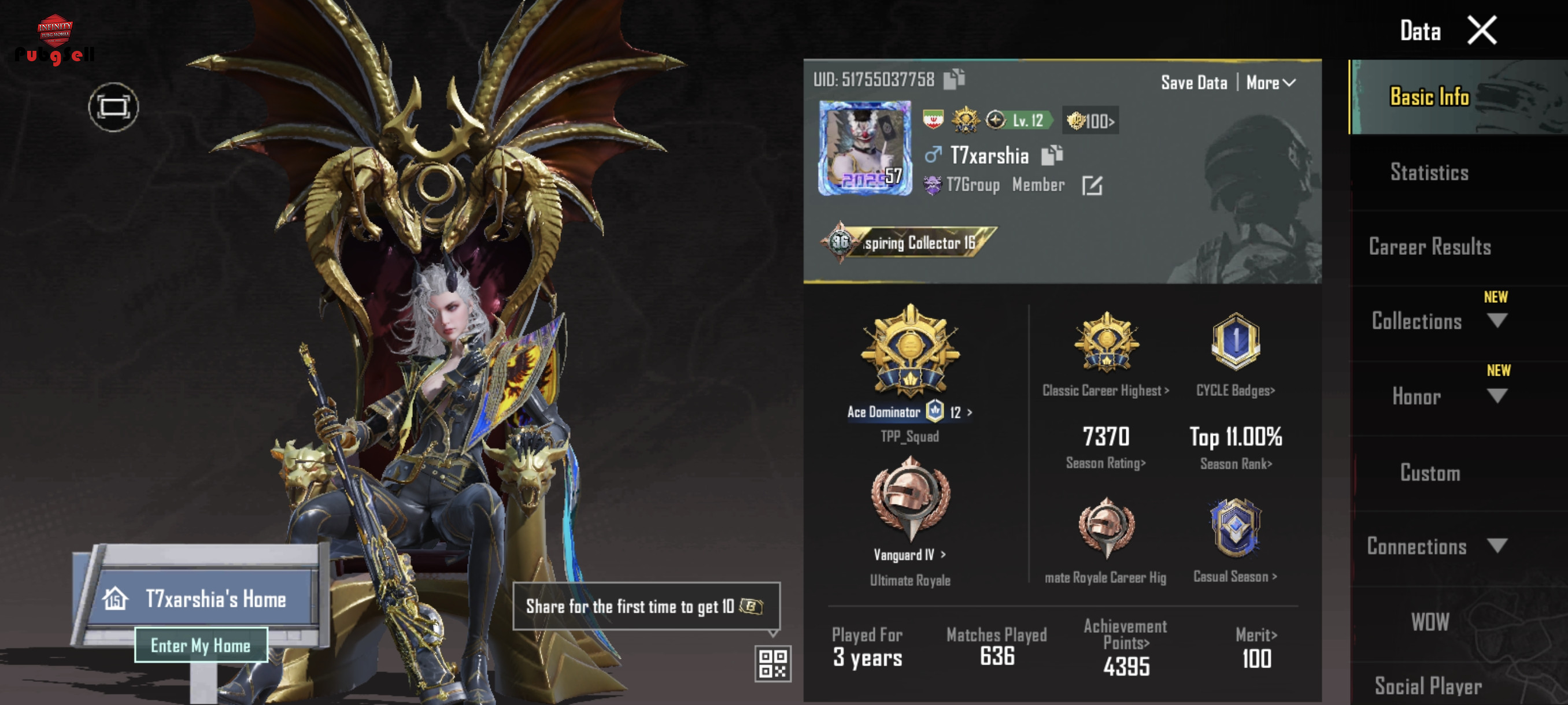Select the Basic Info tab
1568x705 pixels.
(x=1429, y=97)
